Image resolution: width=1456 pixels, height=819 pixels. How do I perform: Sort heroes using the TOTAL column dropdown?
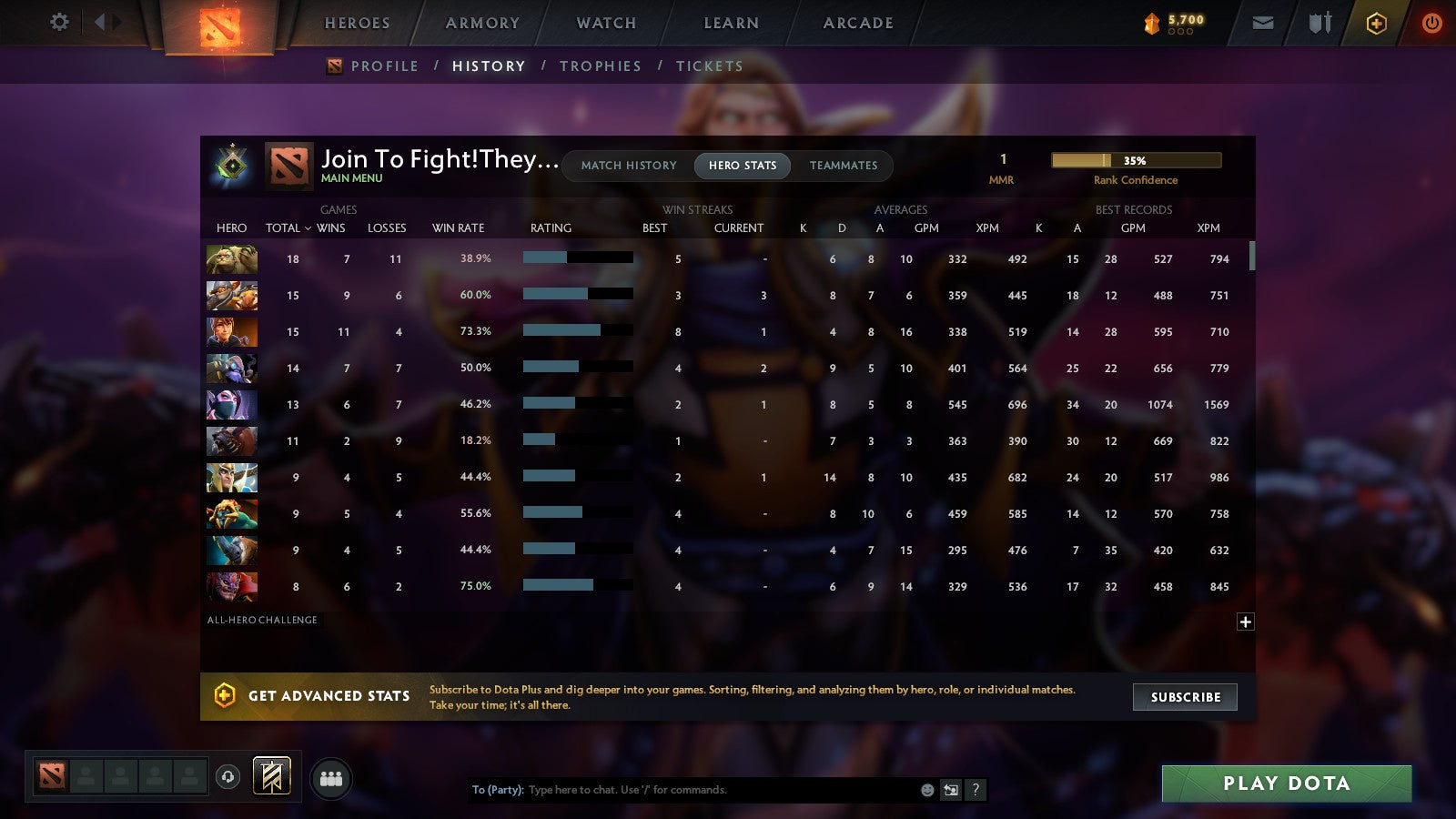pyautogui.click(x=288, y=228)
